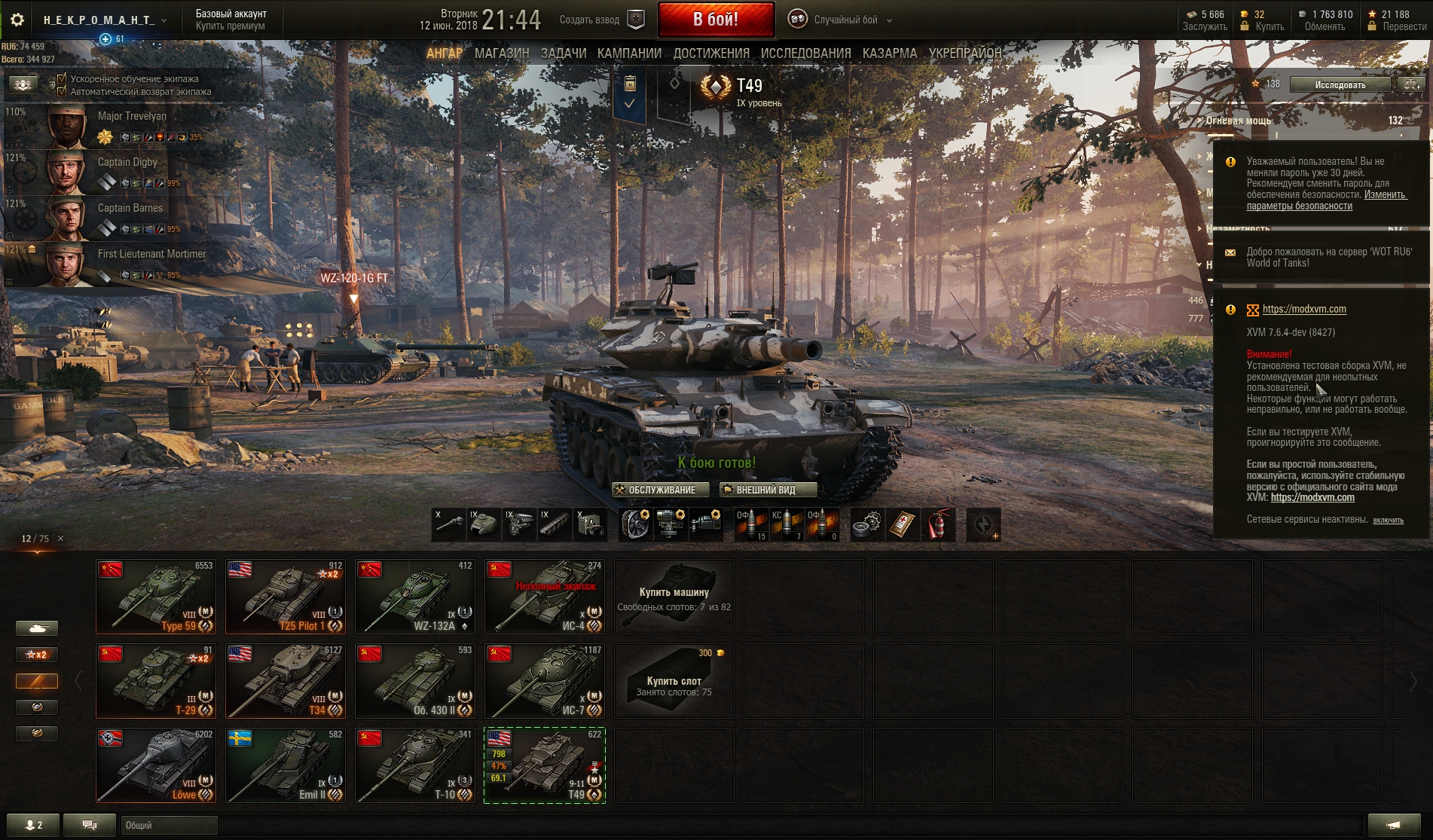Click Купить слот to buy a slot
The image size is (1433, 840).
[x=674, y=680]
